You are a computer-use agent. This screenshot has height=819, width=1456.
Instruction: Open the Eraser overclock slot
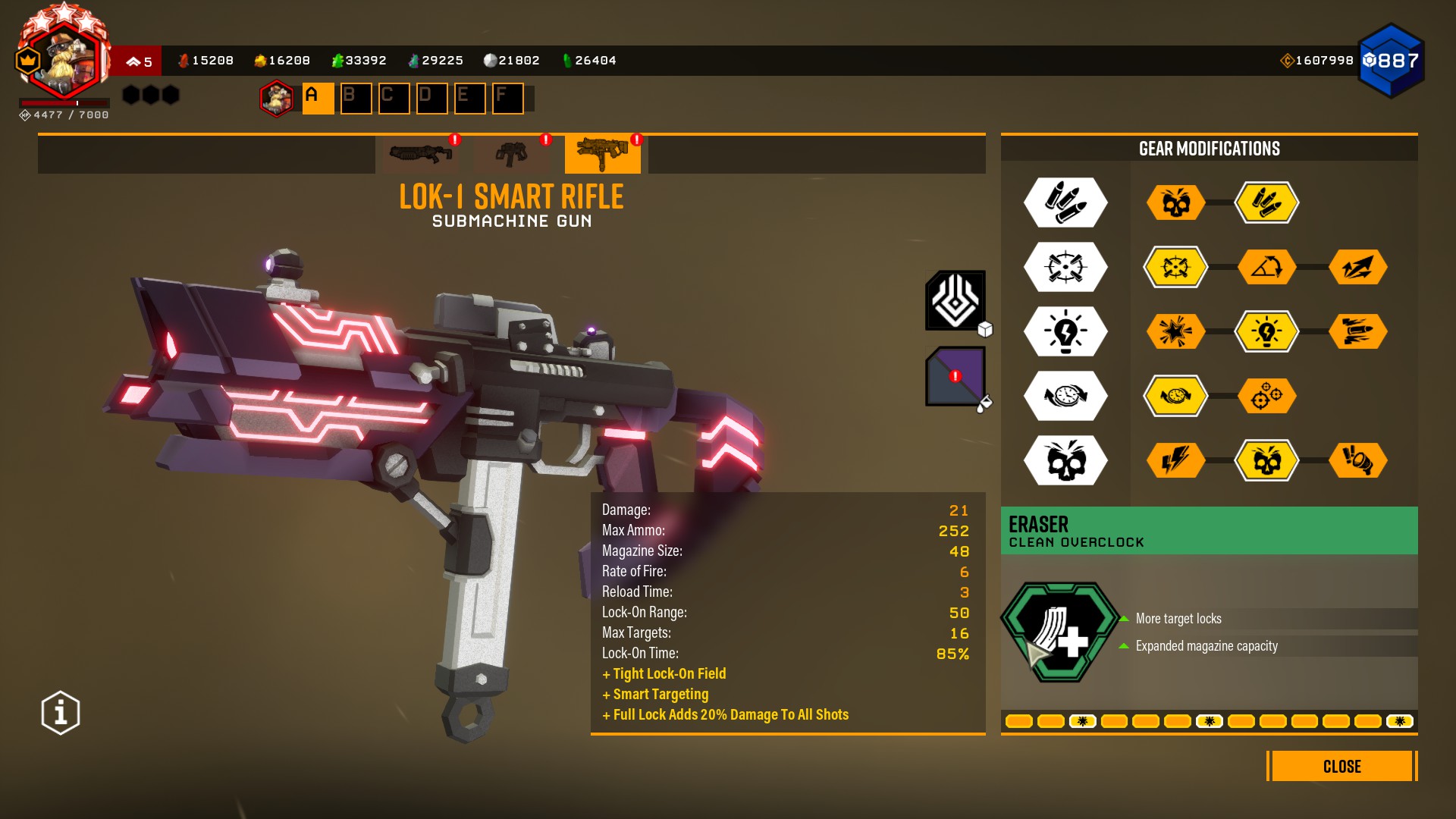[x=1060, y=632]
